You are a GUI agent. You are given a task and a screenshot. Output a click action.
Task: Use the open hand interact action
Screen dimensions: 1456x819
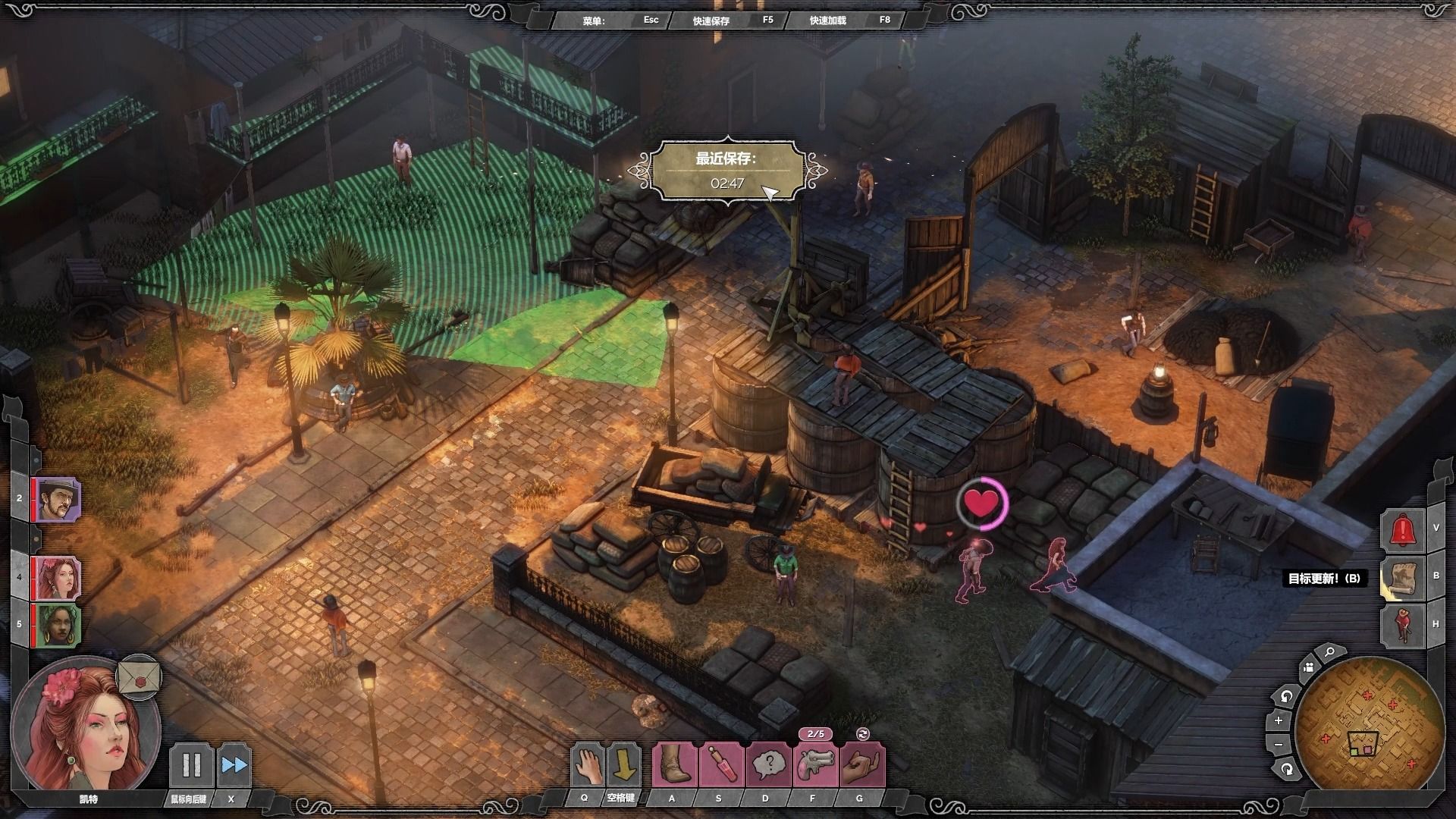(x=586, y=764)
